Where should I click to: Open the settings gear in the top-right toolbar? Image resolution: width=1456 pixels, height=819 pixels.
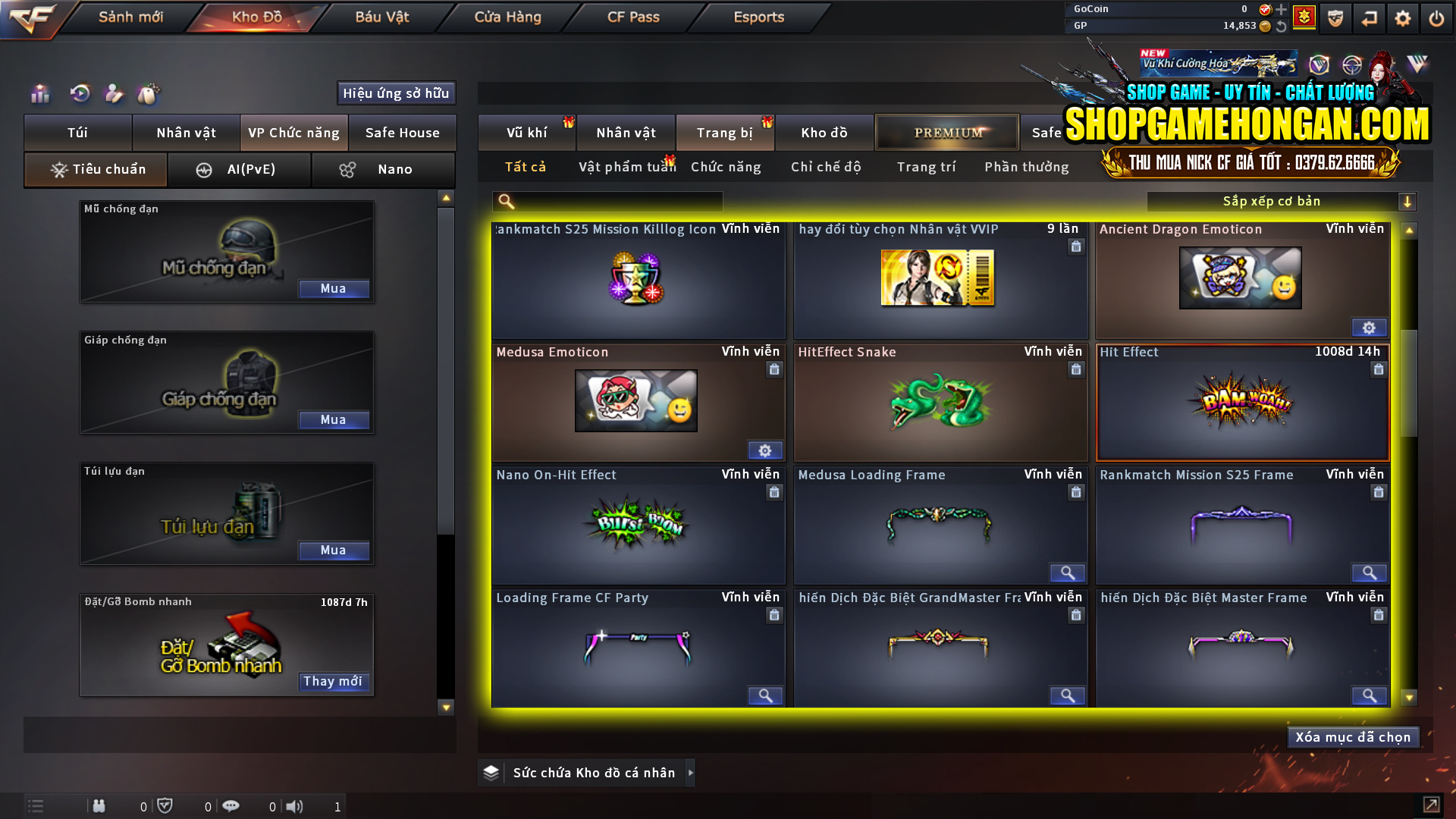(x=1402, y=17)
